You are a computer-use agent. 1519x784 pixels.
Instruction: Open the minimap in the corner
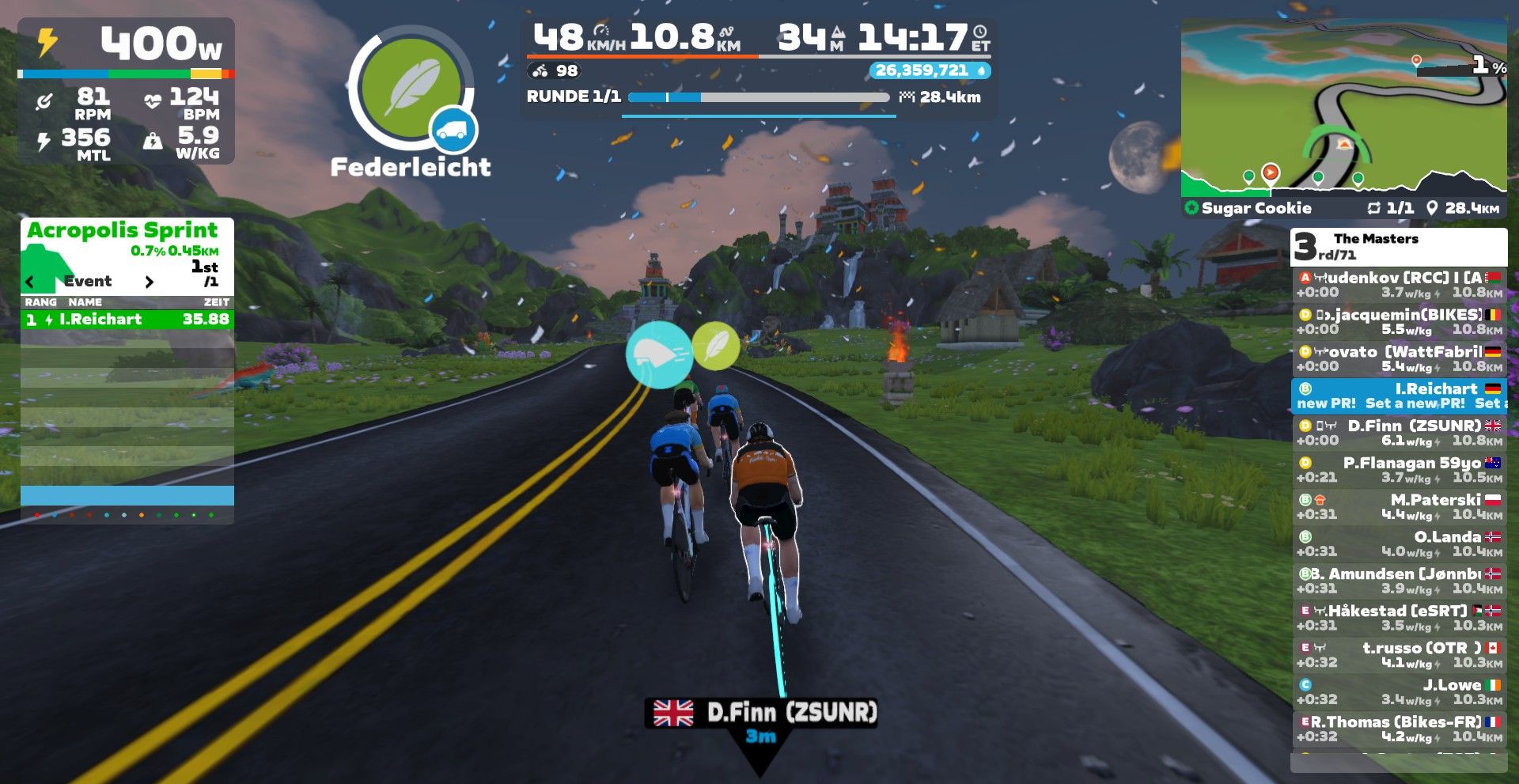[x=1343, y=108]
